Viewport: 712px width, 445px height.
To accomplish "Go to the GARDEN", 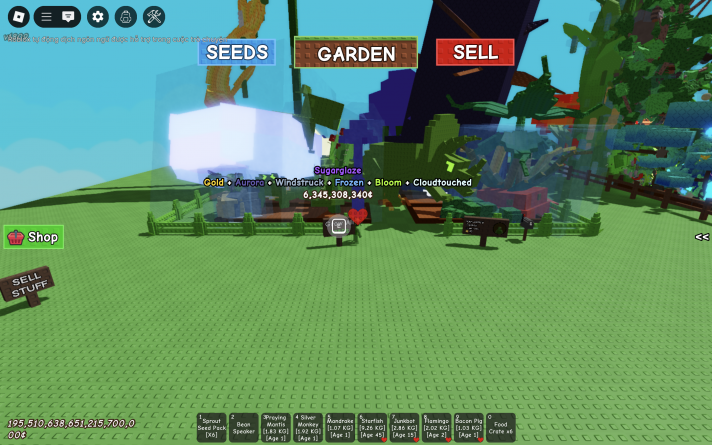I will tap(356, 53).
